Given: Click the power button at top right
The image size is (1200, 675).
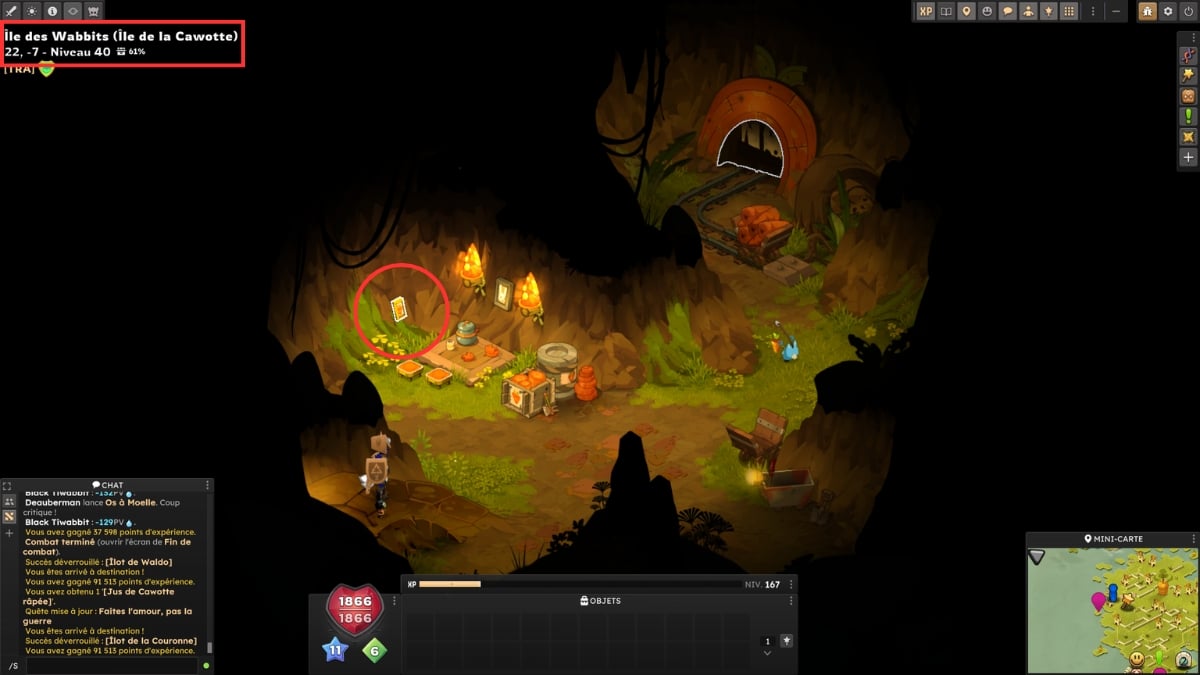Looking at the screenshot, I should (x=1188, y=11).
